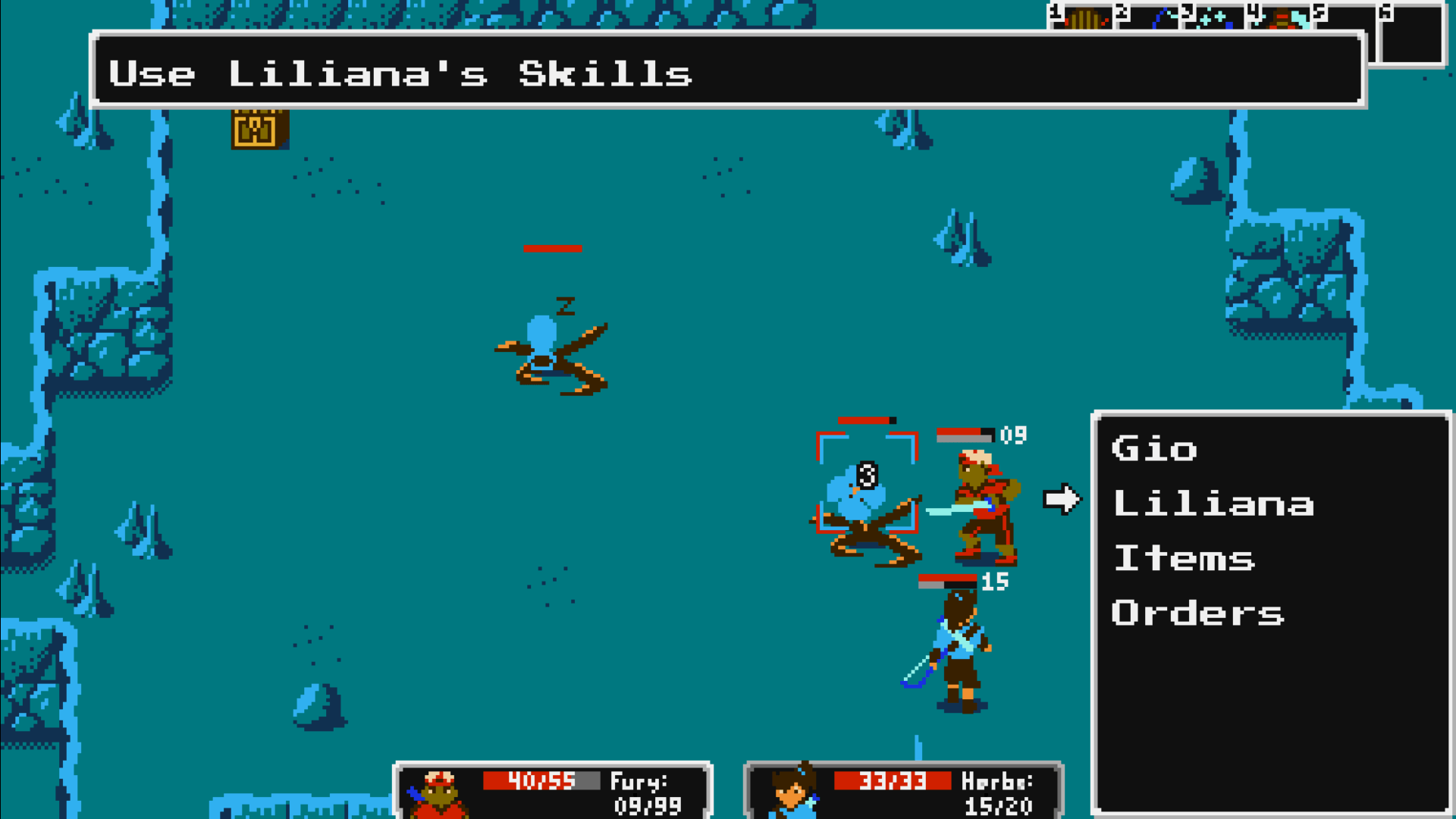Open the Liliana command menu entry

1213,504
